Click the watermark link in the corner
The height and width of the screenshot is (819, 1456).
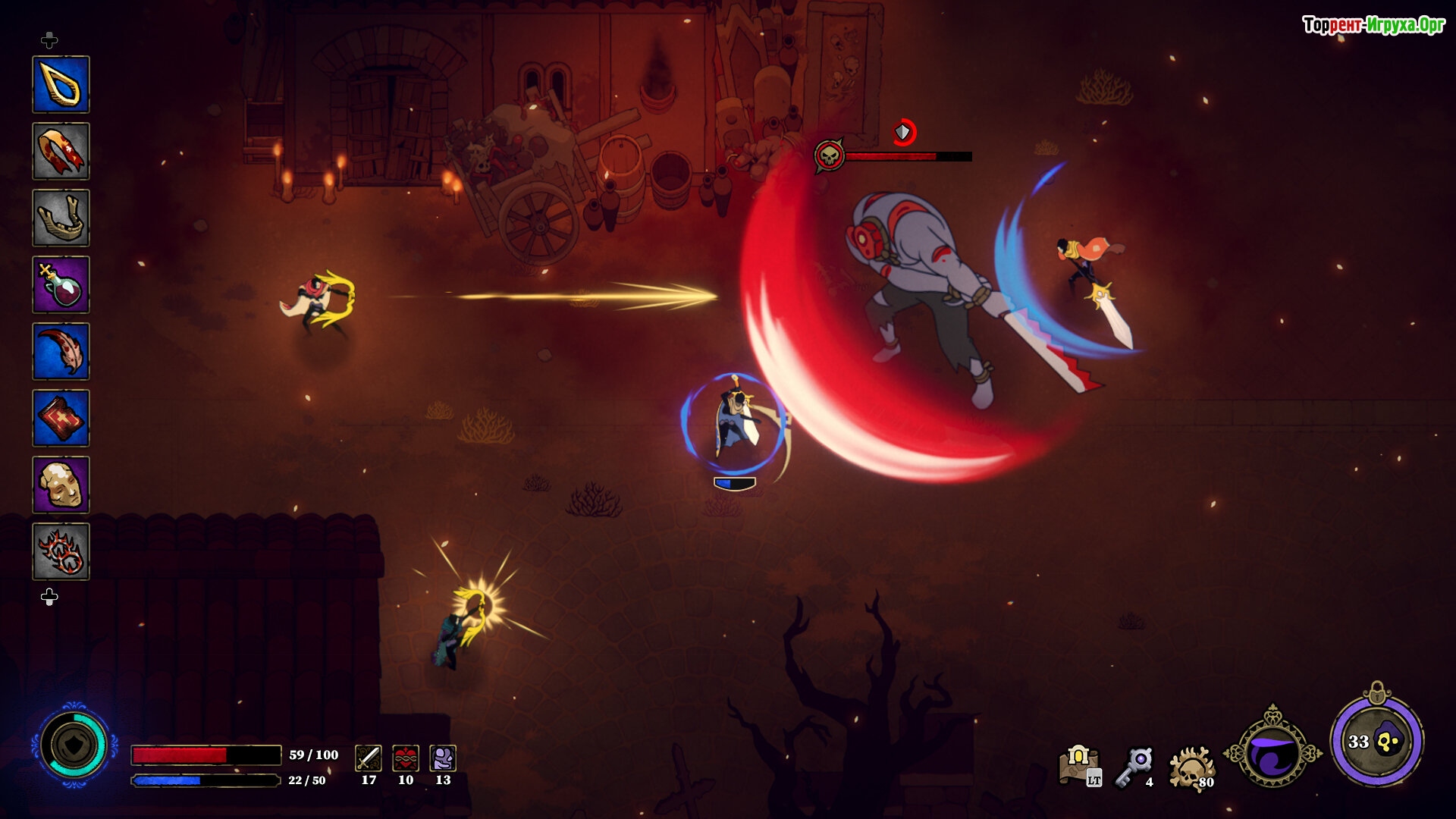tap(1373, 25)
